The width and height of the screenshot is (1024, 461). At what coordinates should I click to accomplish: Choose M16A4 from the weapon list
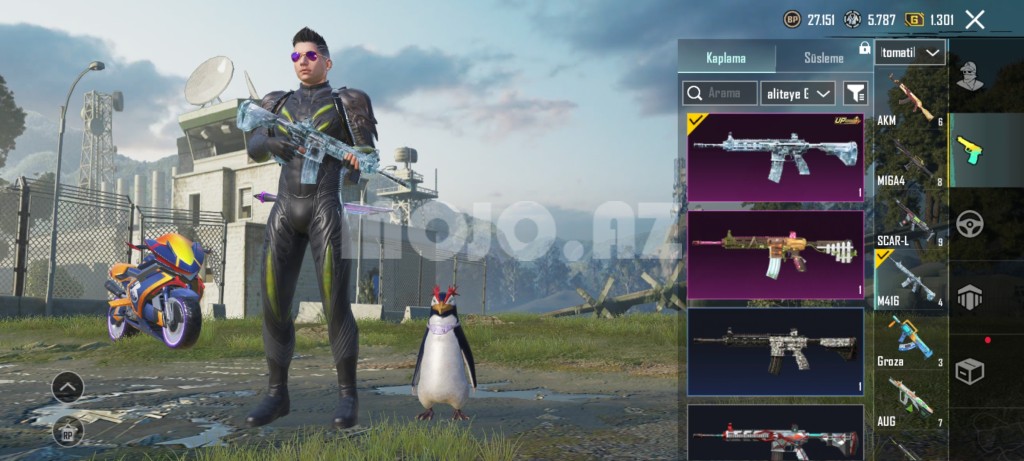(910, 160)
